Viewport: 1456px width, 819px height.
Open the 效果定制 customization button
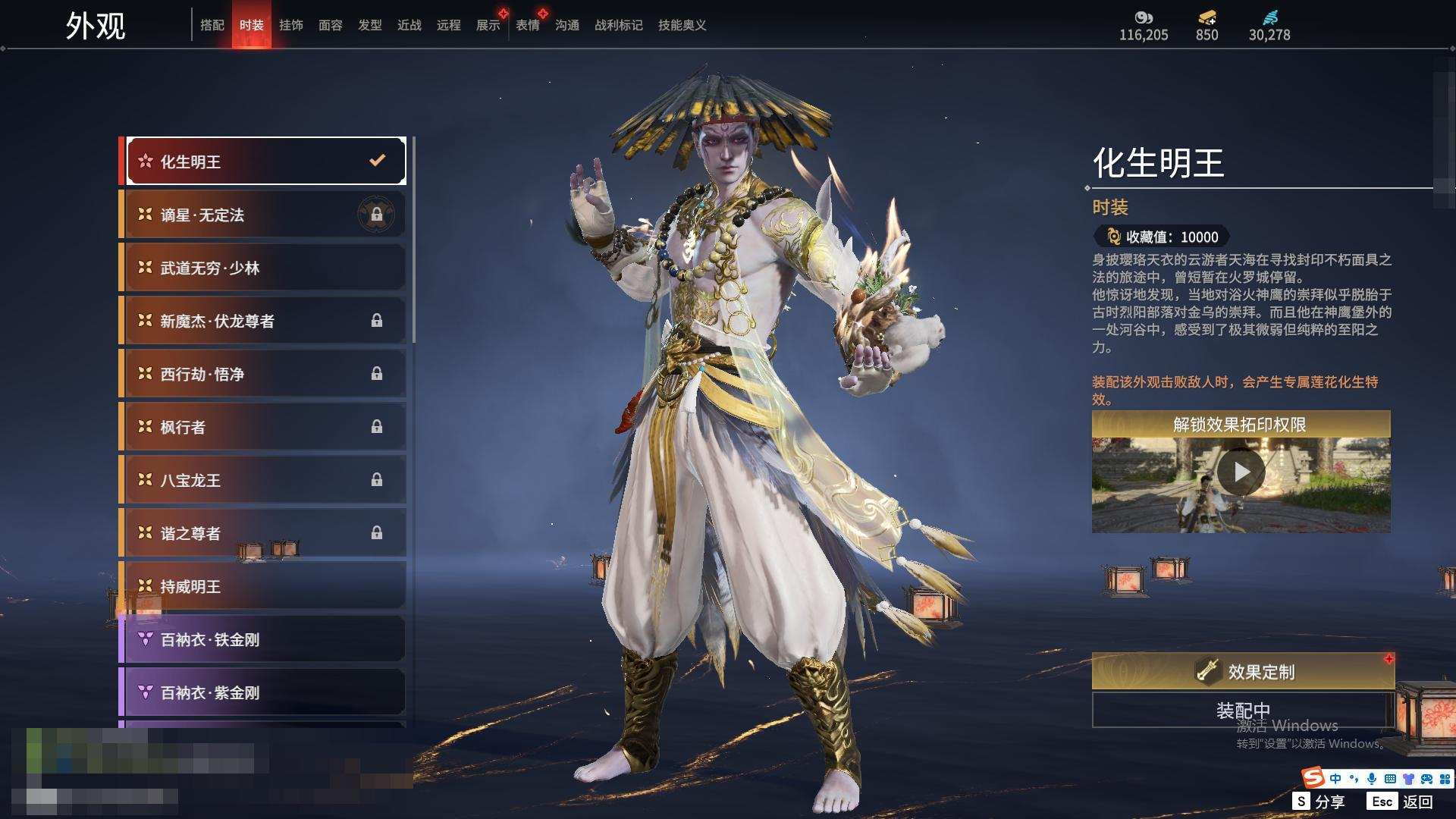[1242, 671]
